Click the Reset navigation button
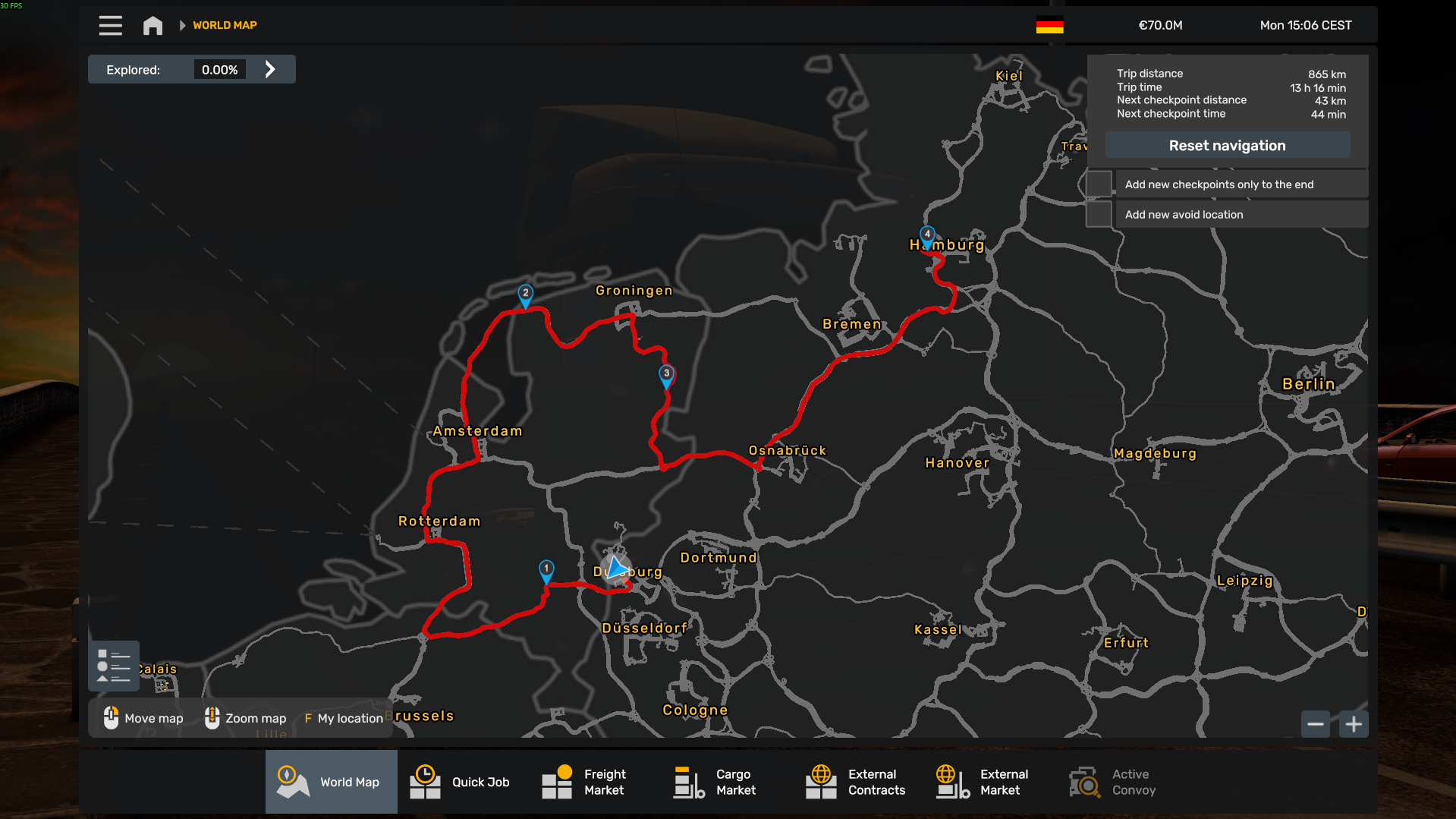 [1227, 146]
